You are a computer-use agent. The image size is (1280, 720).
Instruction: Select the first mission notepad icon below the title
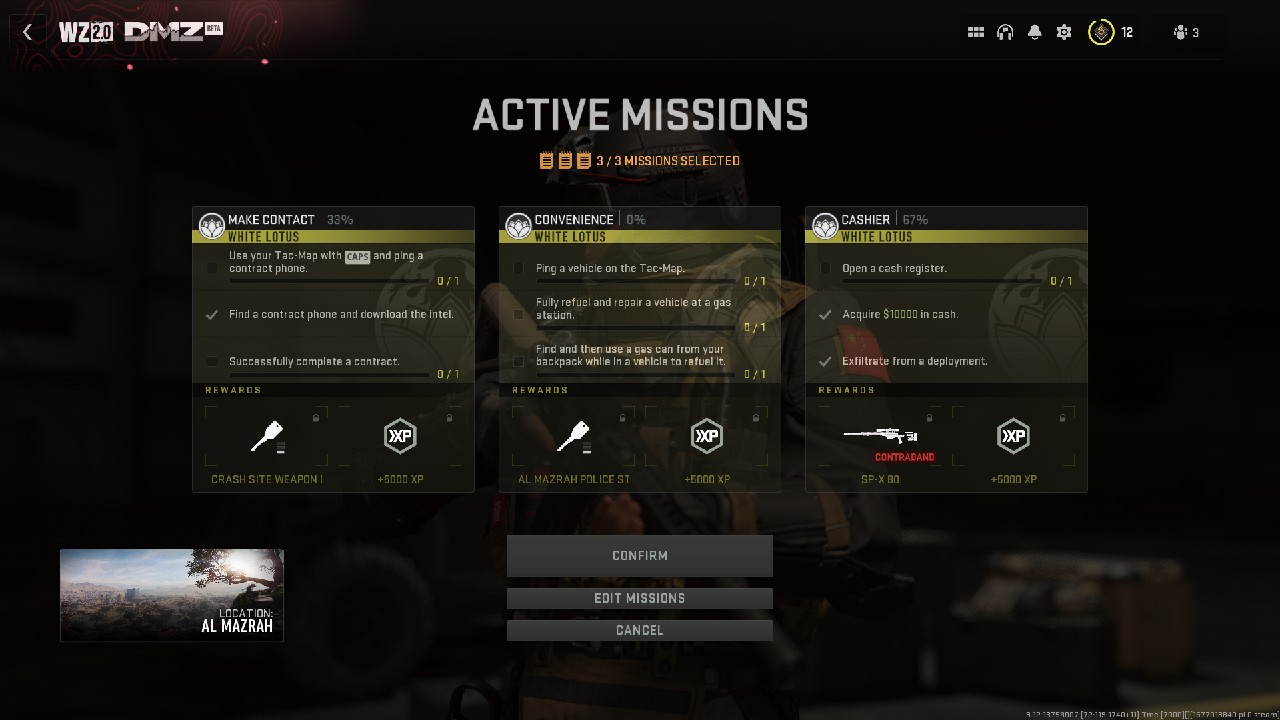(546, 160)
